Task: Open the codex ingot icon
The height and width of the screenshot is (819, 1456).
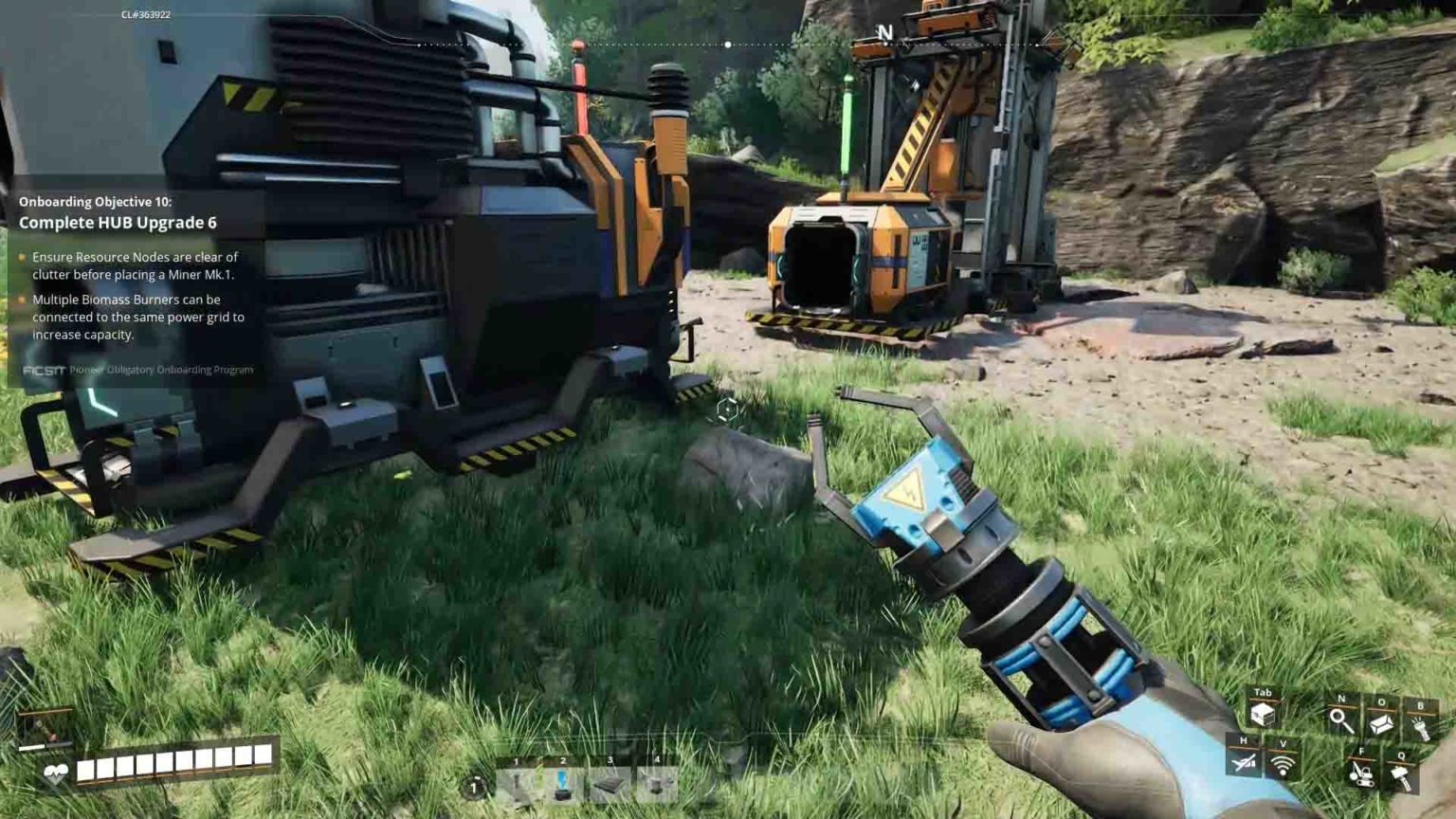Action: click(x=1380, y=724)
